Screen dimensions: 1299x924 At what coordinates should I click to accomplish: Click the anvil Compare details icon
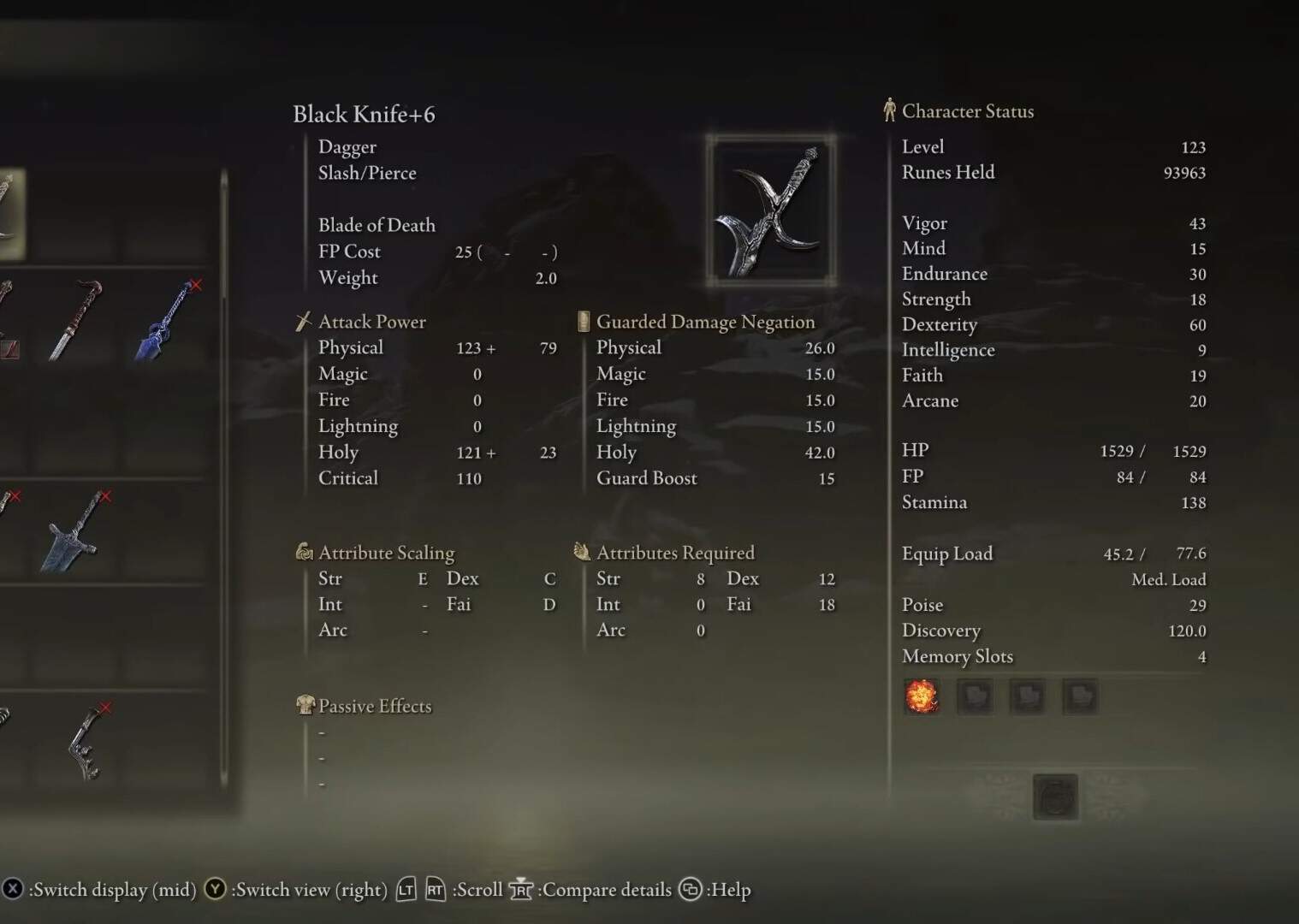point(521,890)
